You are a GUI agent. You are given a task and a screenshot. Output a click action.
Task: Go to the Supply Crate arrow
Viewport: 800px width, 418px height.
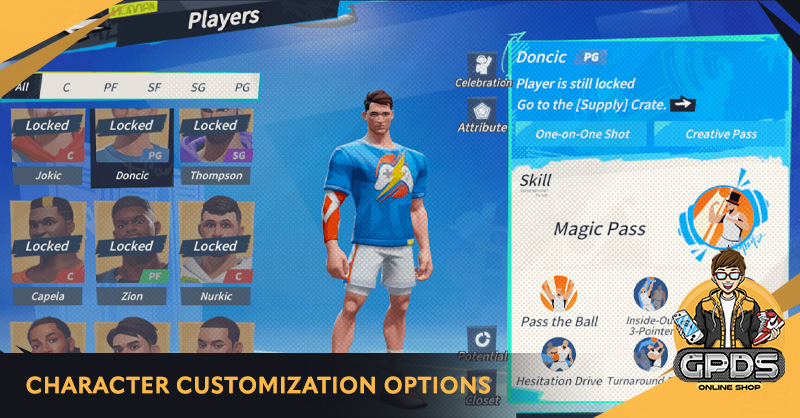[683, 104]
